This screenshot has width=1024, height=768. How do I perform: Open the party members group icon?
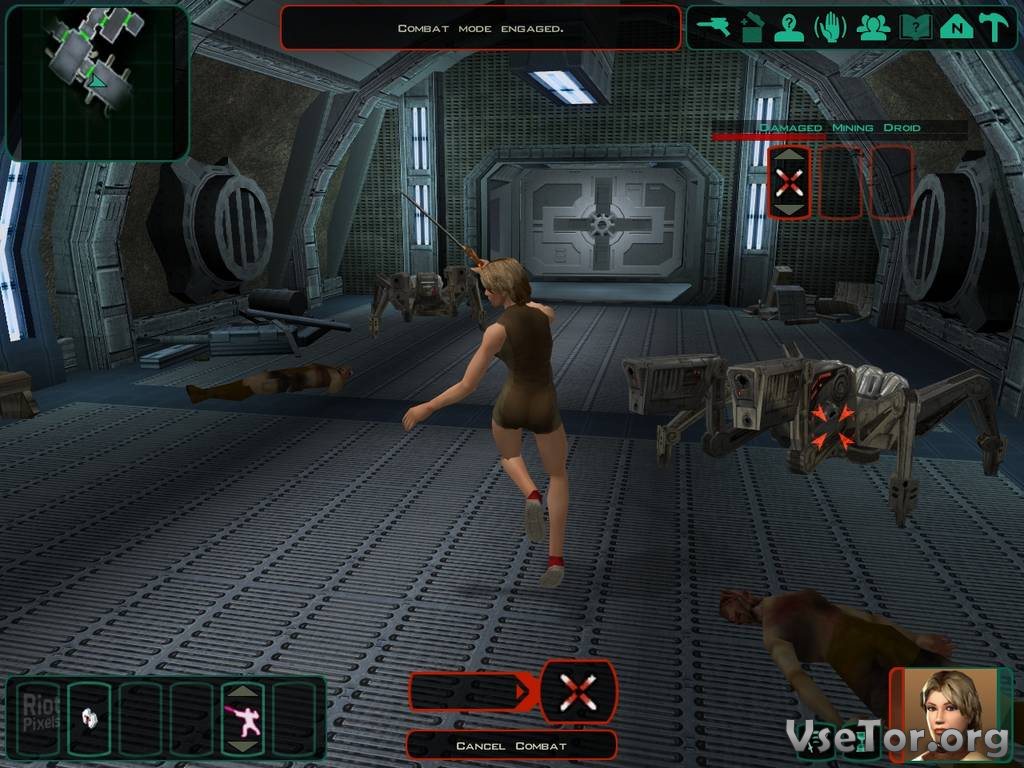(873, 27)
